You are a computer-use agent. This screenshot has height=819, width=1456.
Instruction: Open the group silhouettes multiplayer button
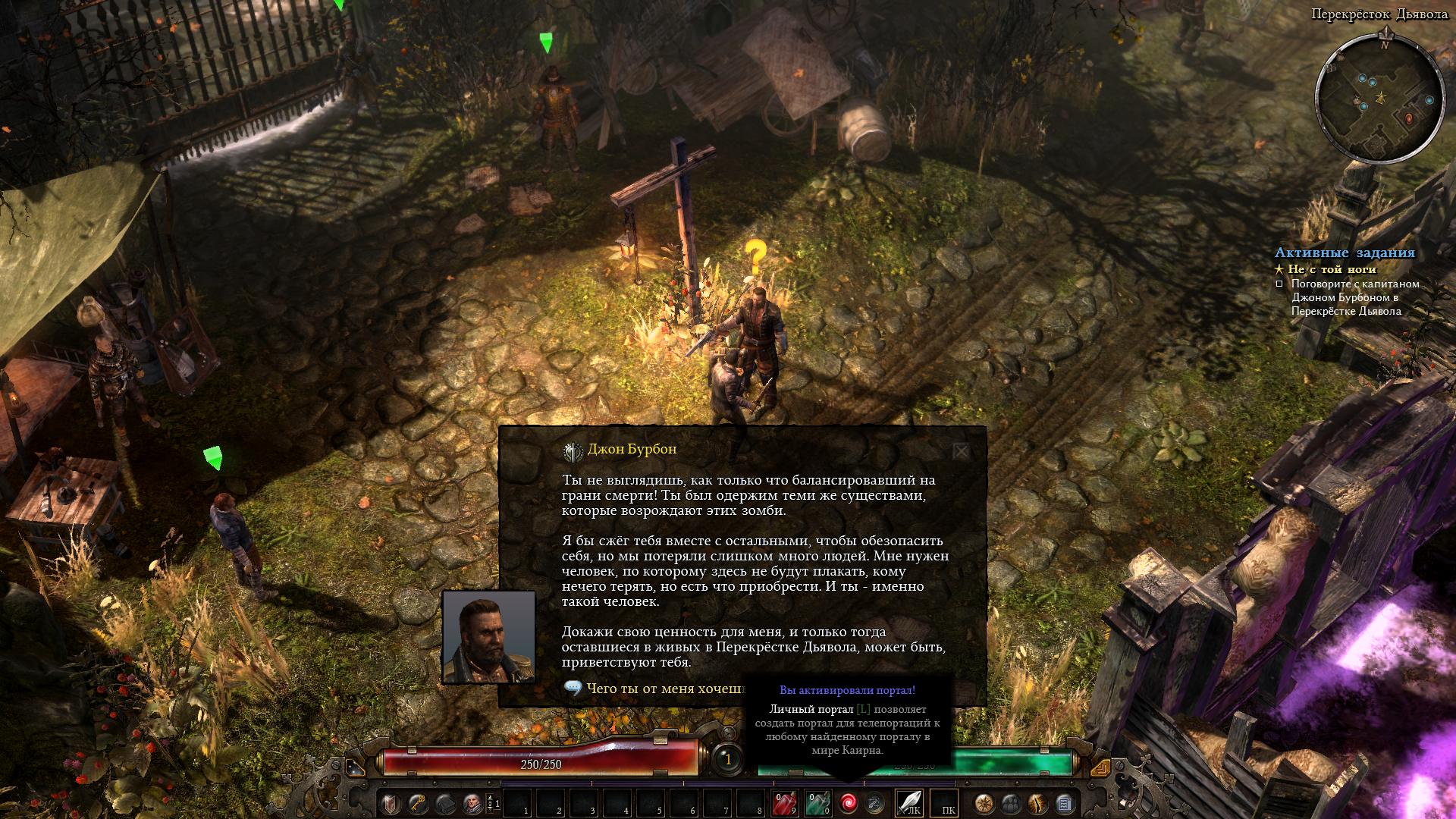pos(1010,803)
